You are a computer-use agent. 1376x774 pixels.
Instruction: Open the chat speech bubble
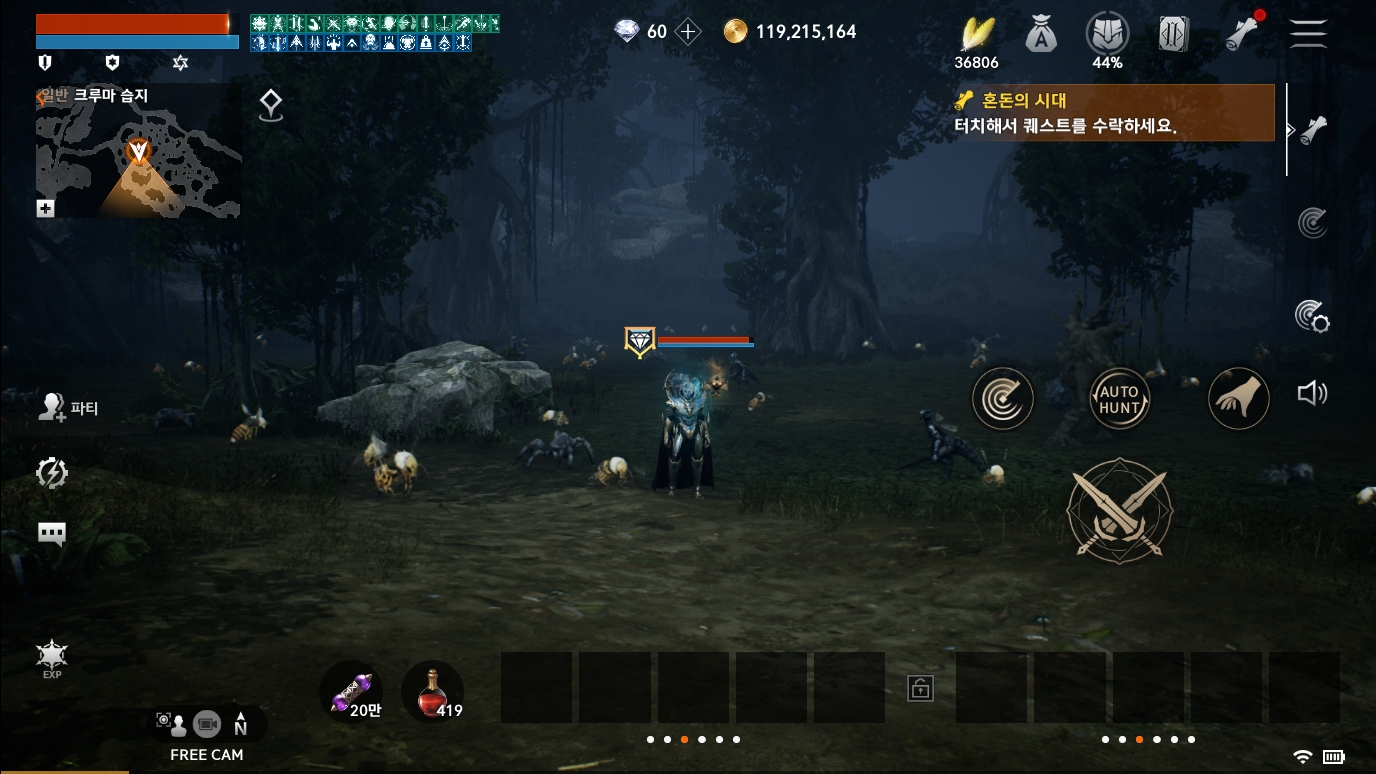pyautogui.click(x=52, y=534)
